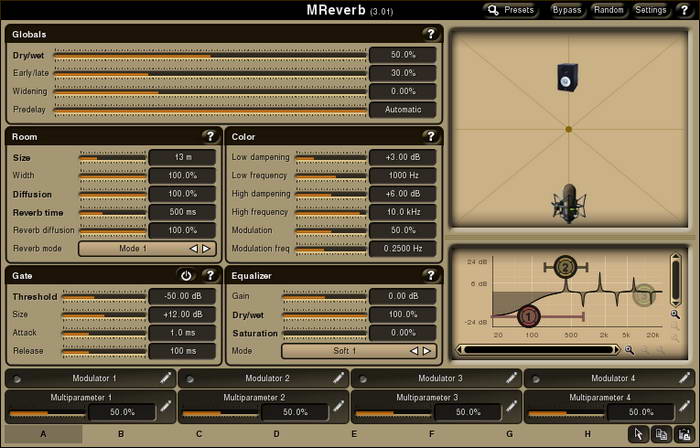Screen dimensions: 700x448
Task: Adjust the Gate Threshold slider
Action: 104,296
